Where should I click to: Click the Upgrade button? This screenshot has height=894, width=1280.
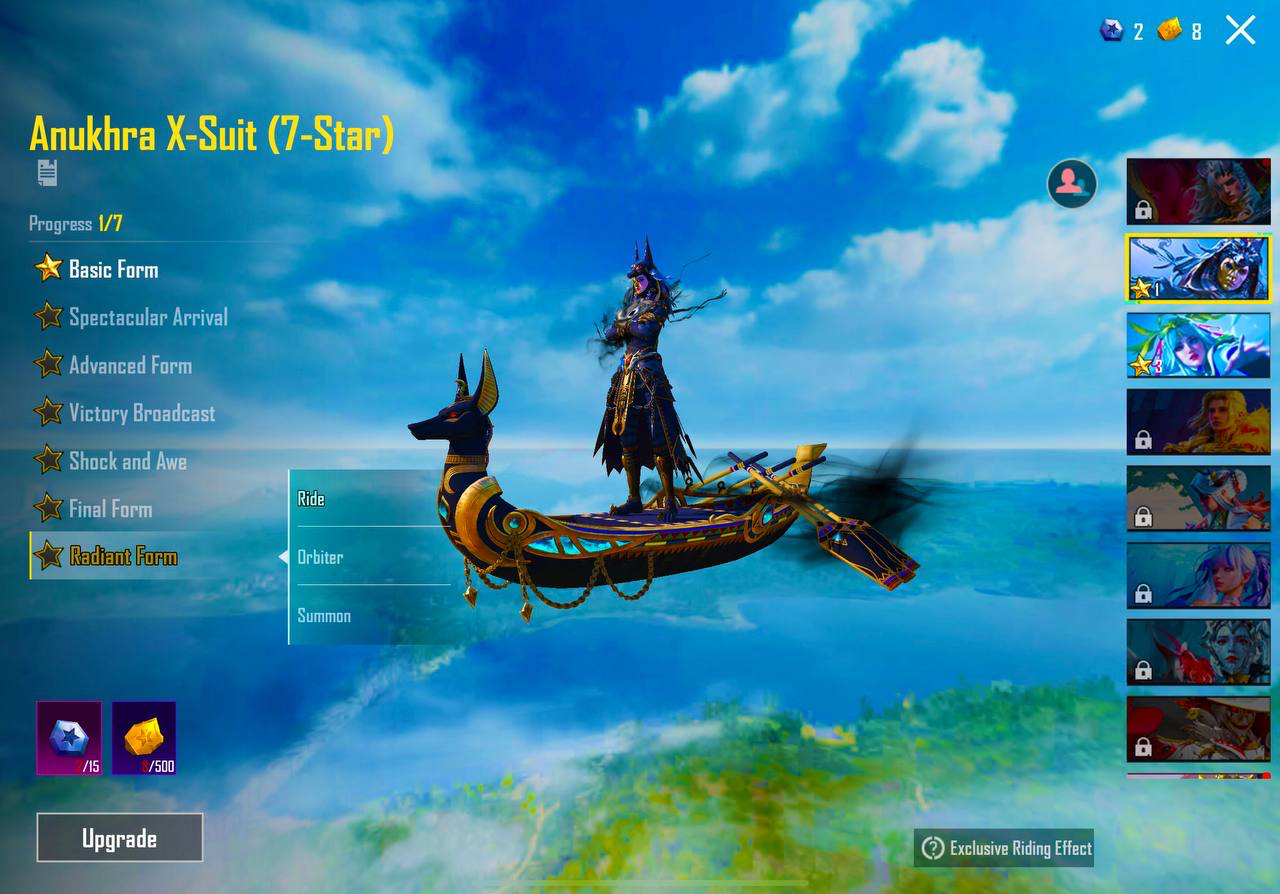(x=120, y=838)
